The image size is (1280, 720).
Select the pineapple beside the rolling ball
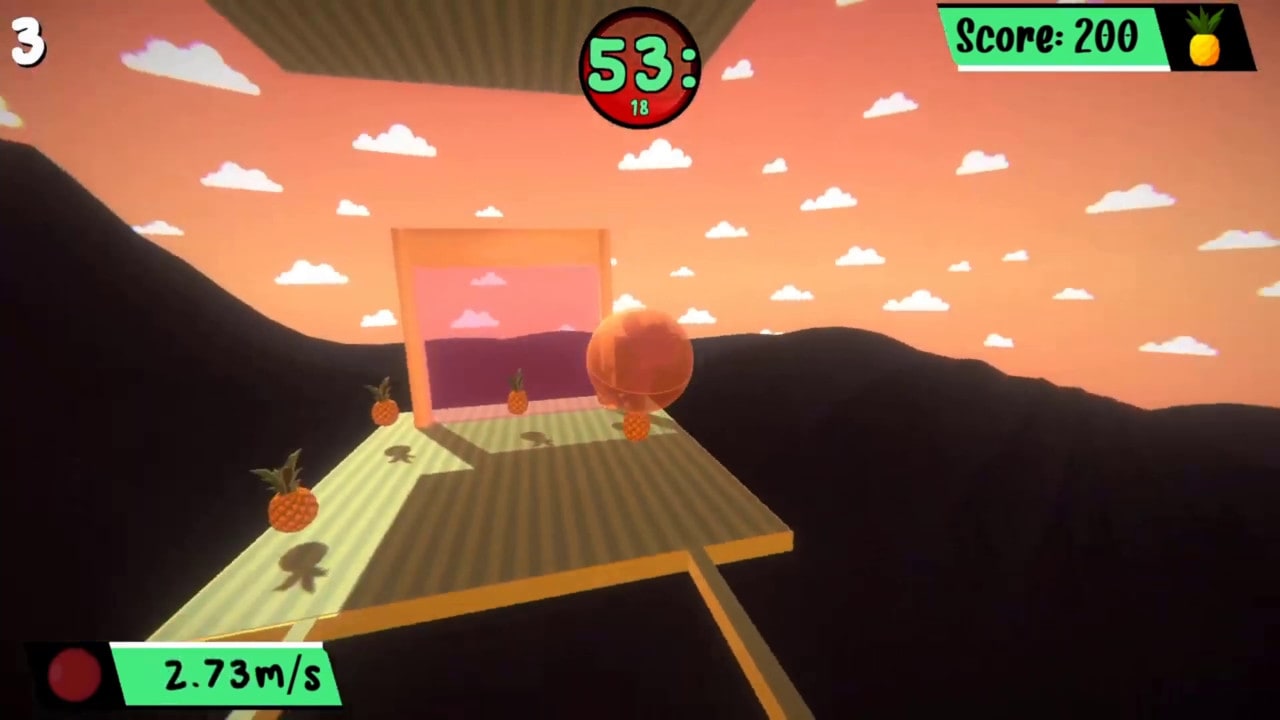click(637, 427)
